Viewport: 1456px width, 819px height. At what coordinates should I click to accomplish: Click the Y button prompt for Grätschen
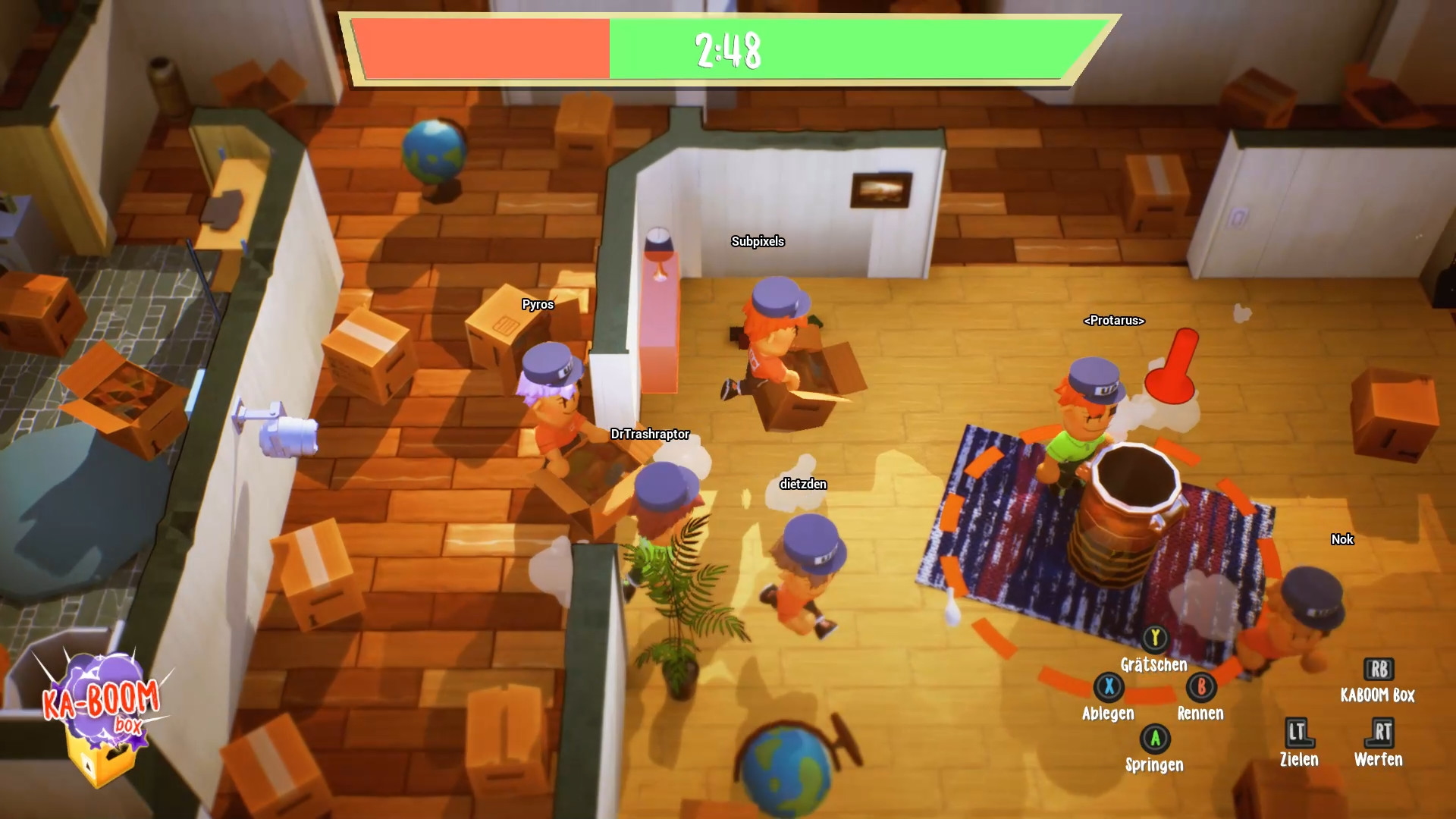1155,639
